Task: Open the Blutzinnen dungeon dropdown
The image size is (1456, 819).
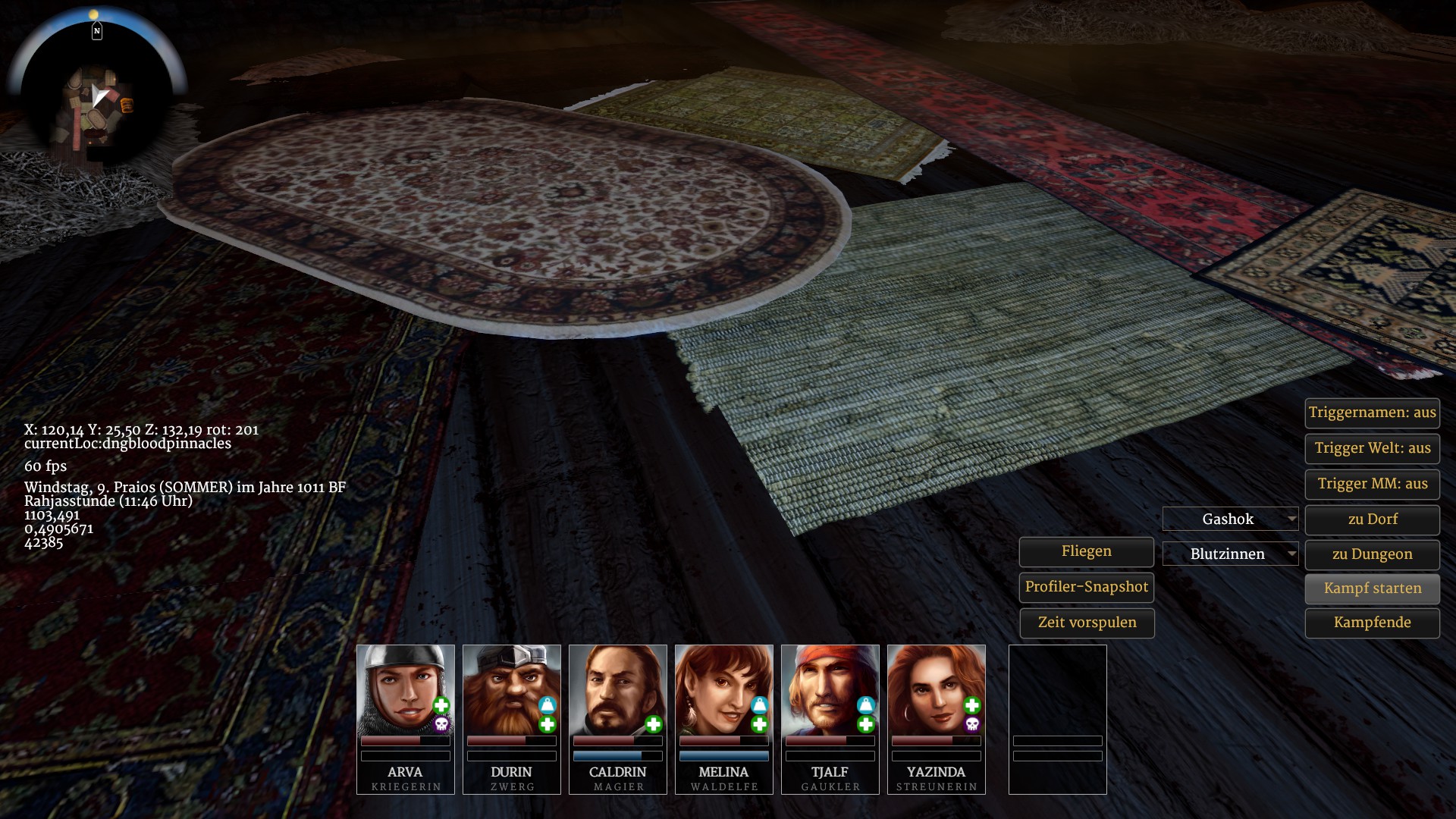Action: pos(1230,554)
